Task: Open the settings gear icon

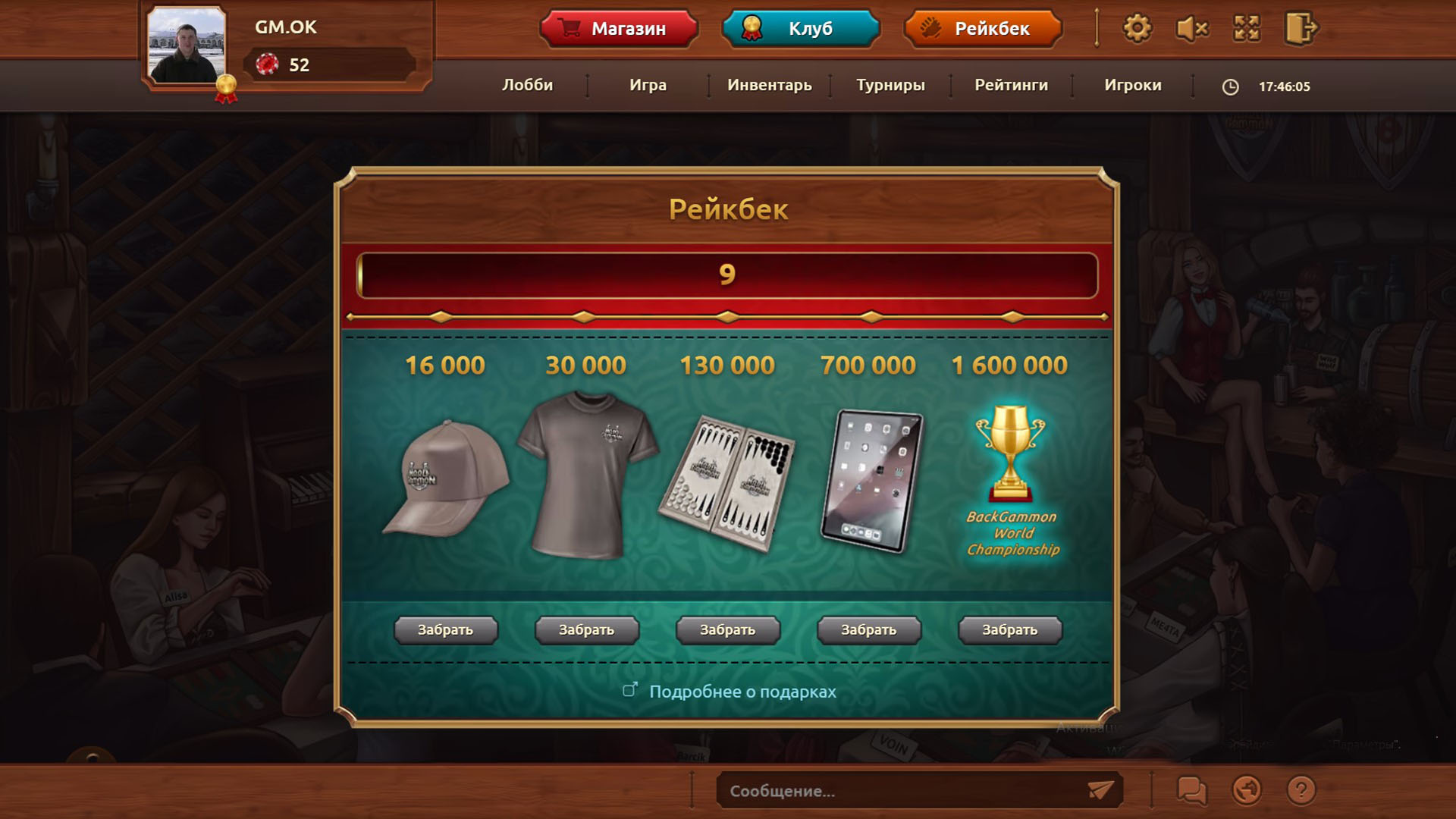Action: point(1135,28)
